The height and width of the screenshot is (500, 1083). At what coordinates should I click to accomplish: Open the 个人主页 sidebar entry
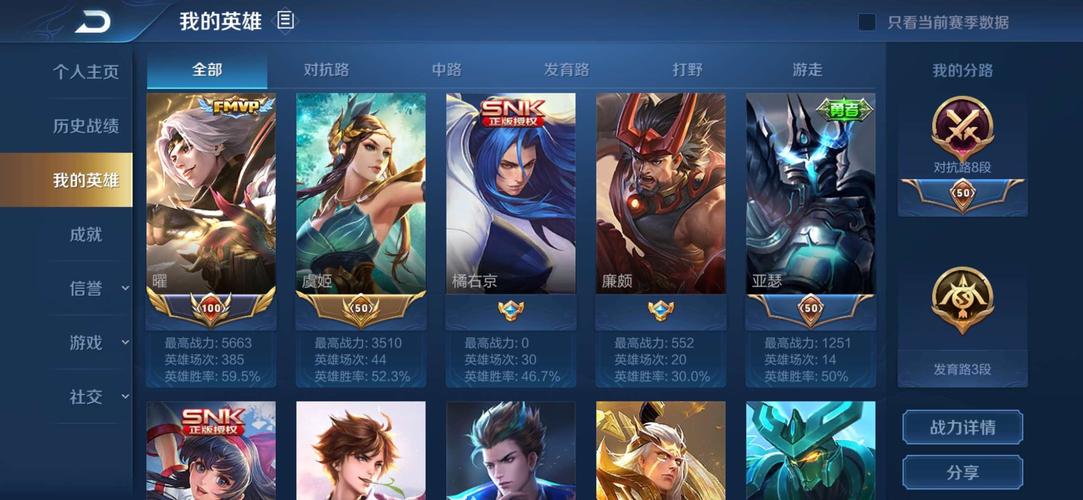tap(85, 72)
